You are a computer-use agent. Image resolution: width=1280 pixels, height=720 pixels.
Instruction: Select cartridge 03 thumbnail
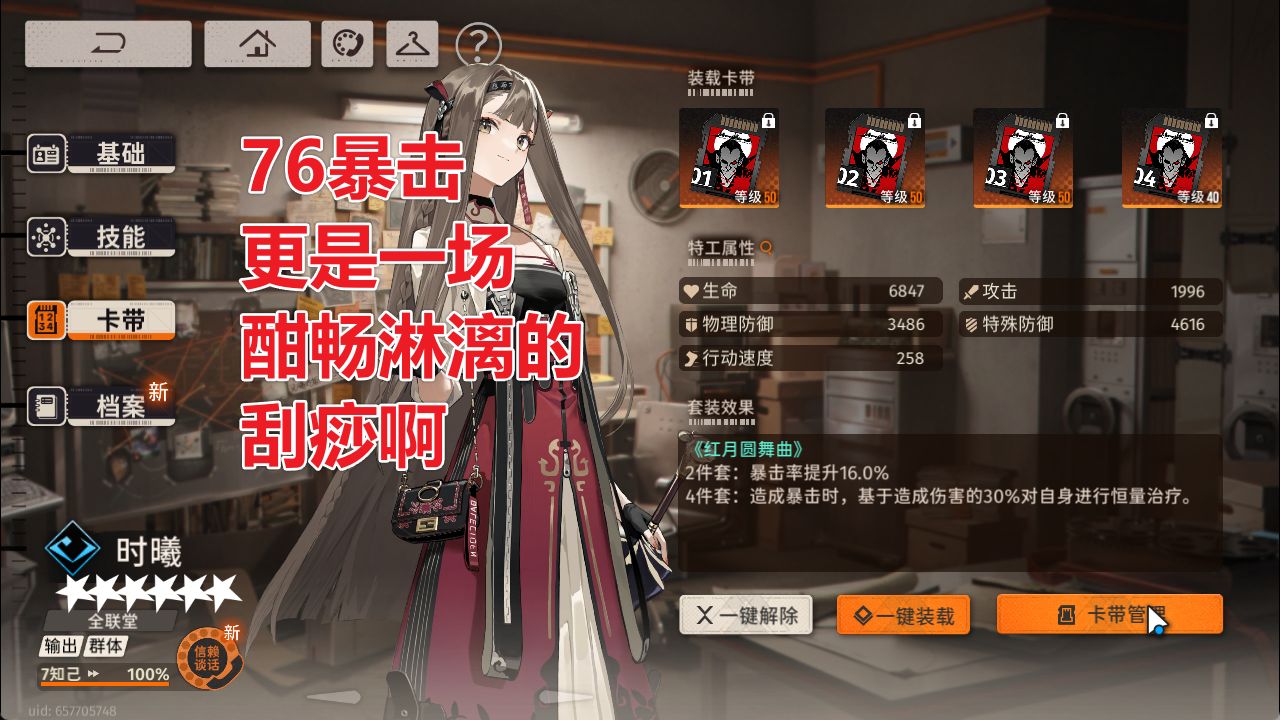(1021, 155)
